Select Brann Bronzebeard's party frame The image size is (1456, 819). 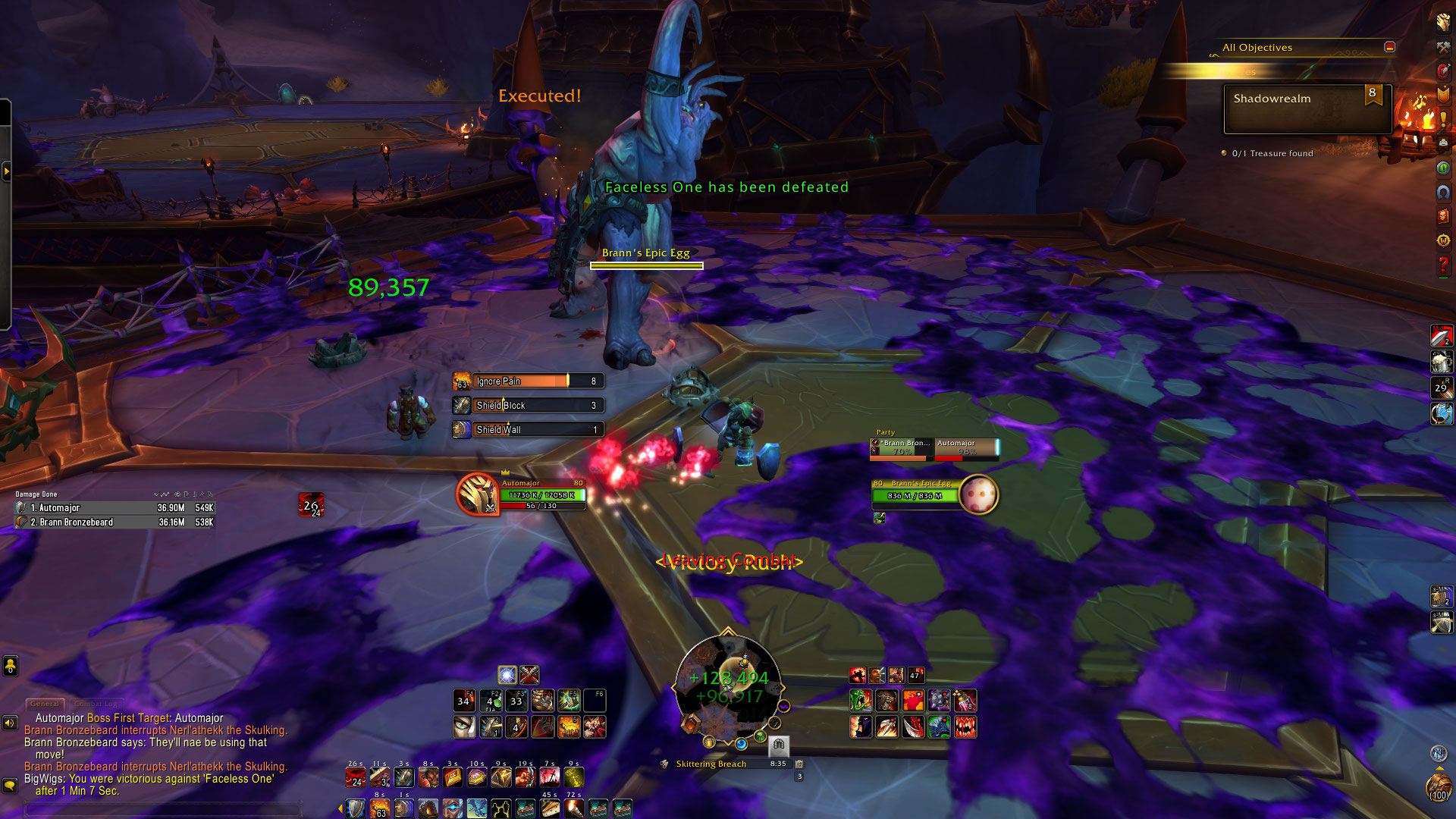coord(901,448)
